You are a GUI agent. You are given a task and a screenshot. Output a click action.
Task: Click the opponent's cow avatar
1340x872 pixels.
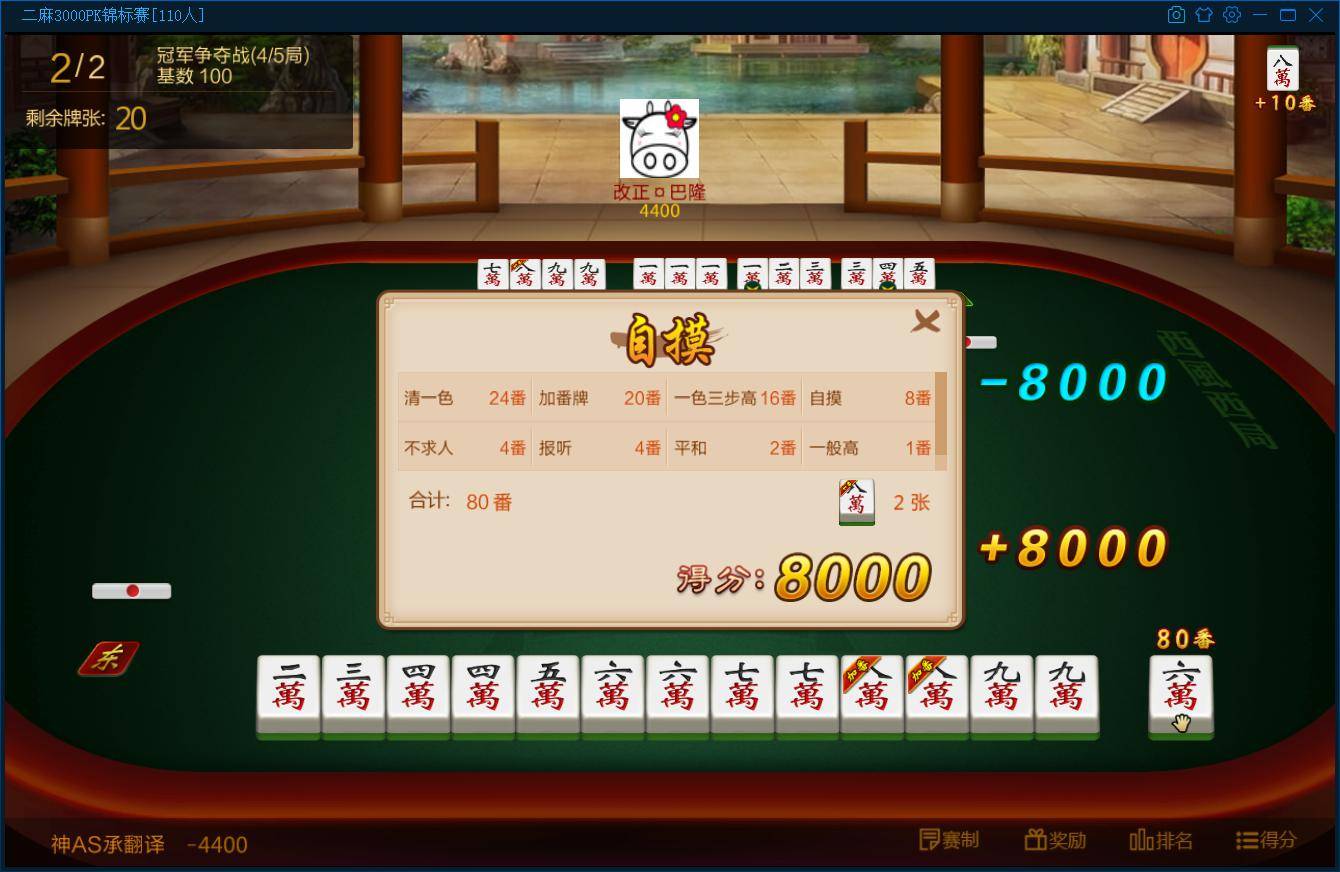pyautogui.click(x=659, y=138)
